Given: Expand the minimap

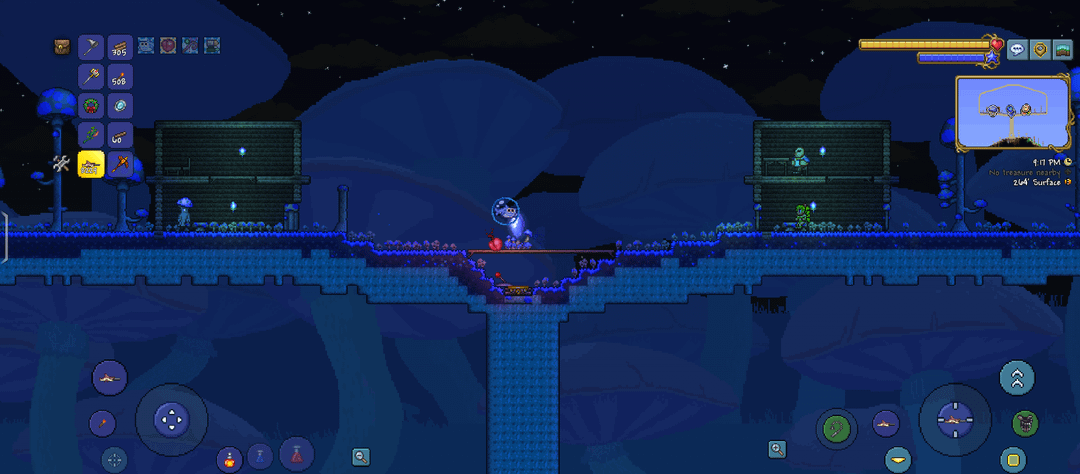Looking at the screenshot, I should [1012, 112].
